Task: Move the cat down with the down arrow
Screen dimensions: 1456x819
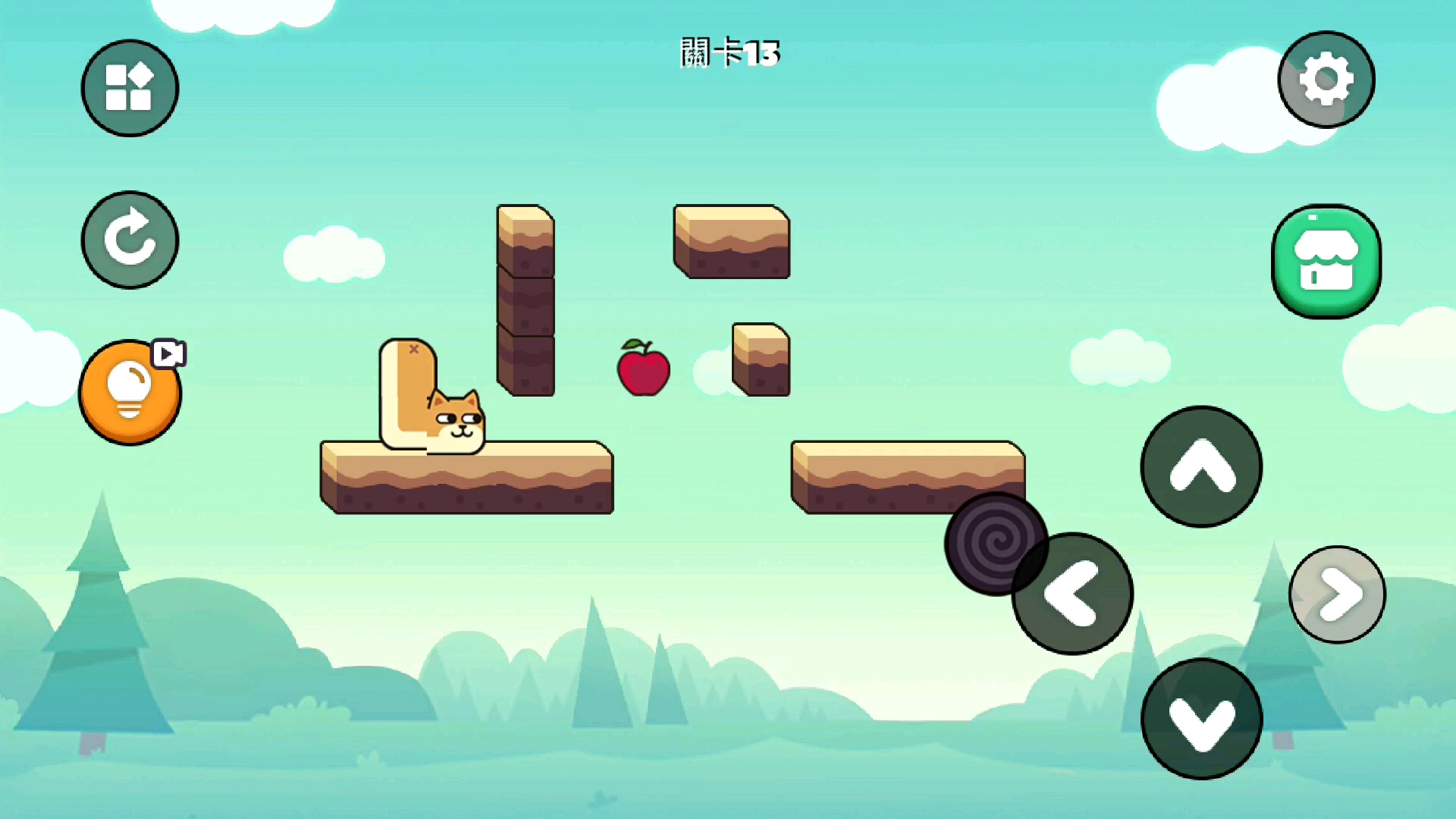Action: pos(1201,719)
